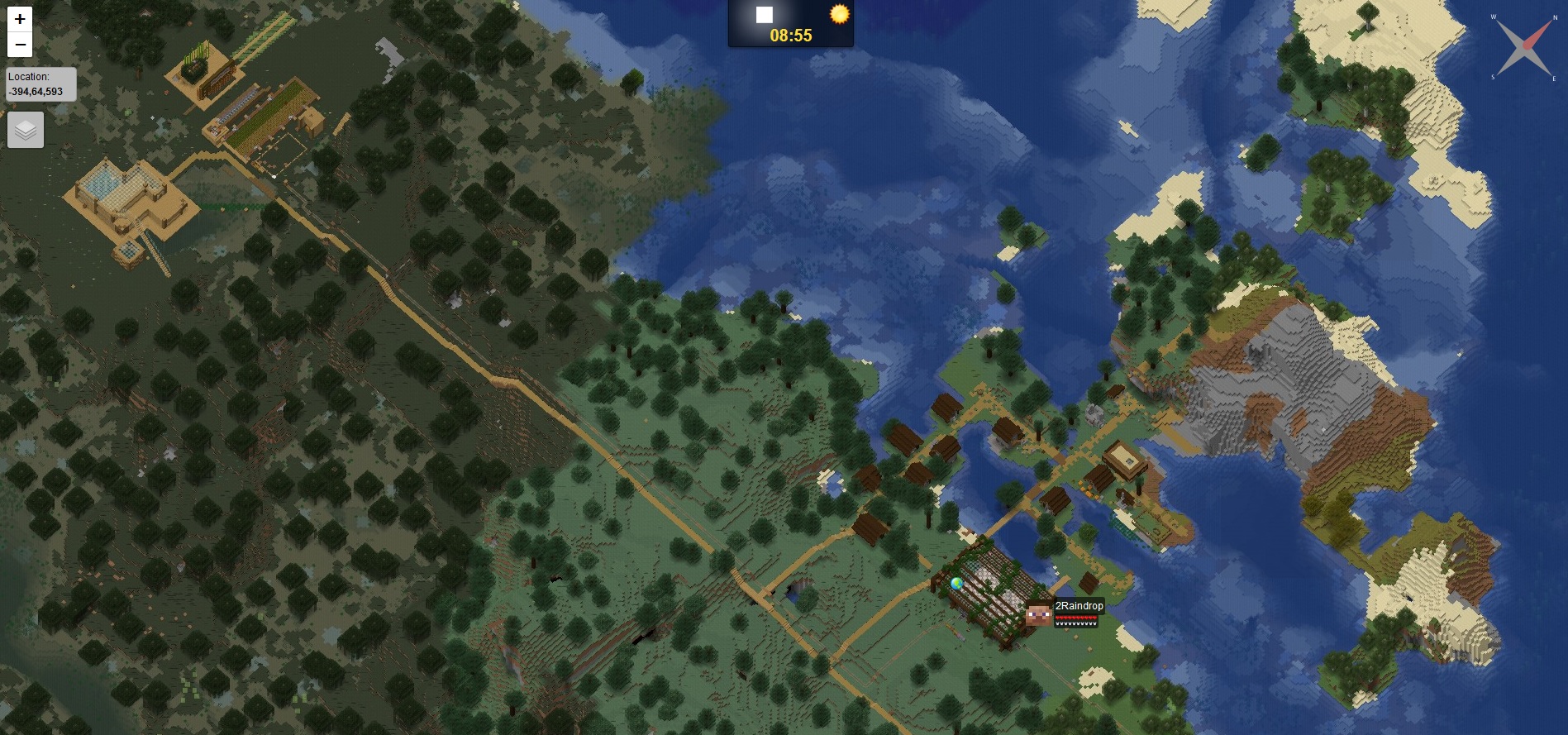Zoom in with the plus button
This screenshot has height=735, width=1568.
click(x=20, y=19)
